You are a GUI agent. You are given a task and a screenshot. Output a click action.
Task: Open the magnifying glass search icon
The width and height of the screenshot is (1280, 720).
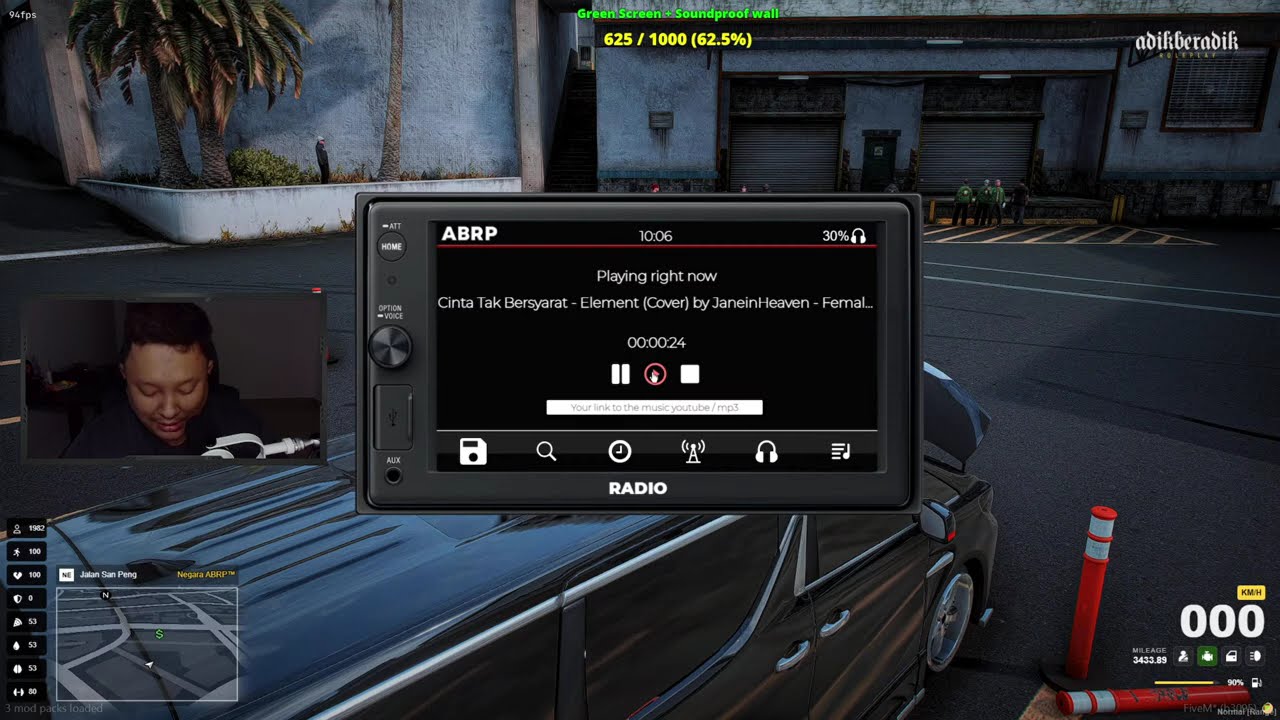click(x=546, y=452)
